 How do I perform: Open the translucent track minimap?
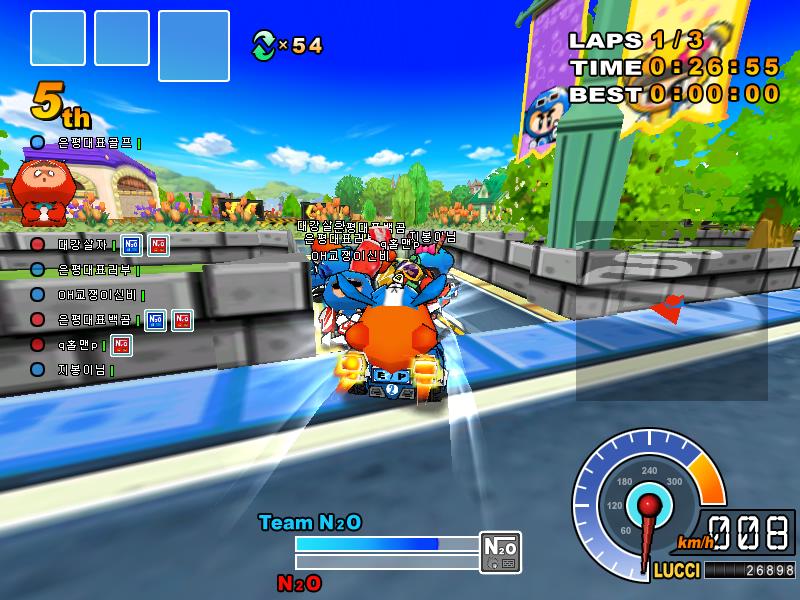(671, 310)
